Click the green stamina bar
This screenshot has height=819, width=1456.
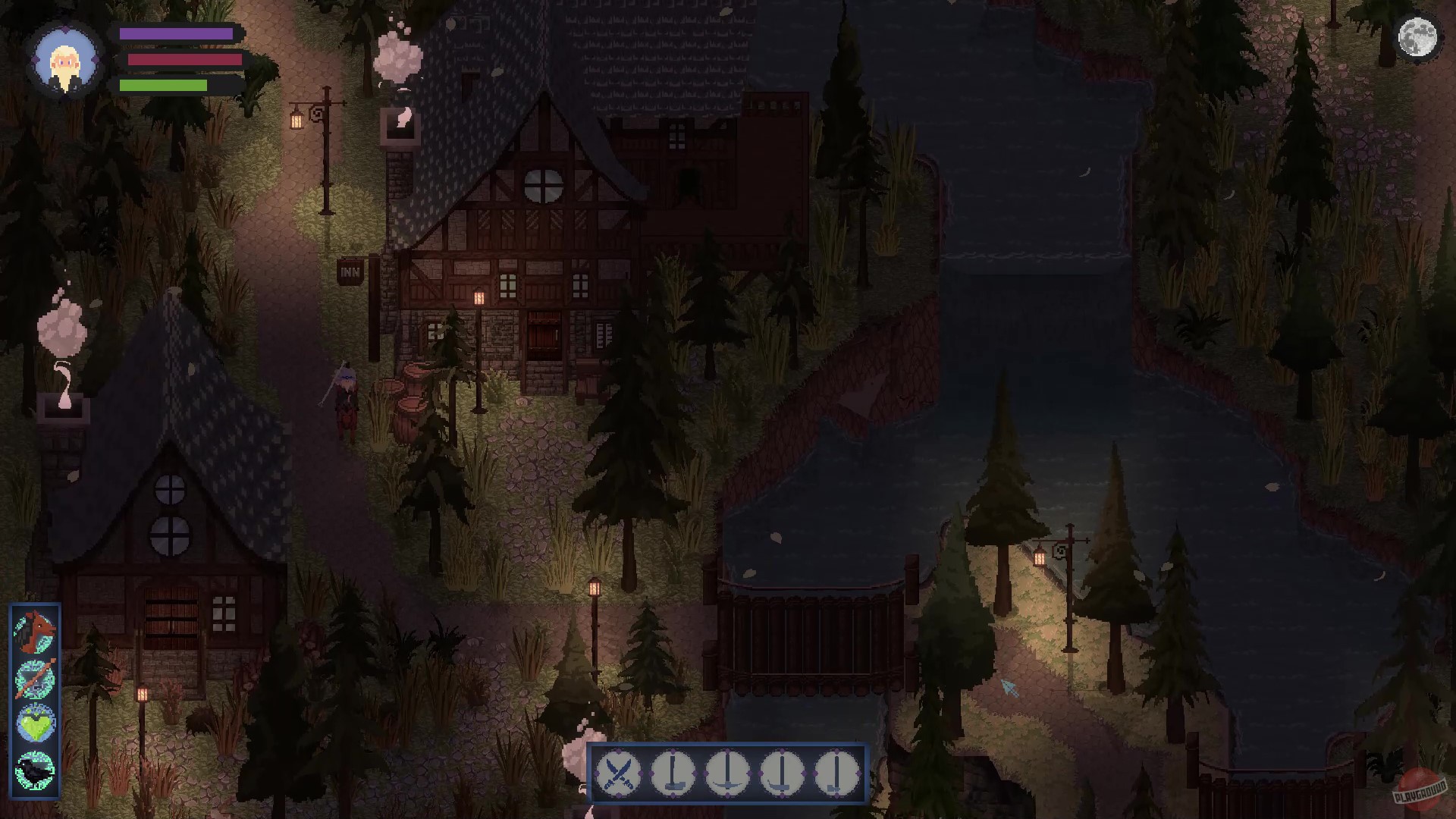coord(163,85)
